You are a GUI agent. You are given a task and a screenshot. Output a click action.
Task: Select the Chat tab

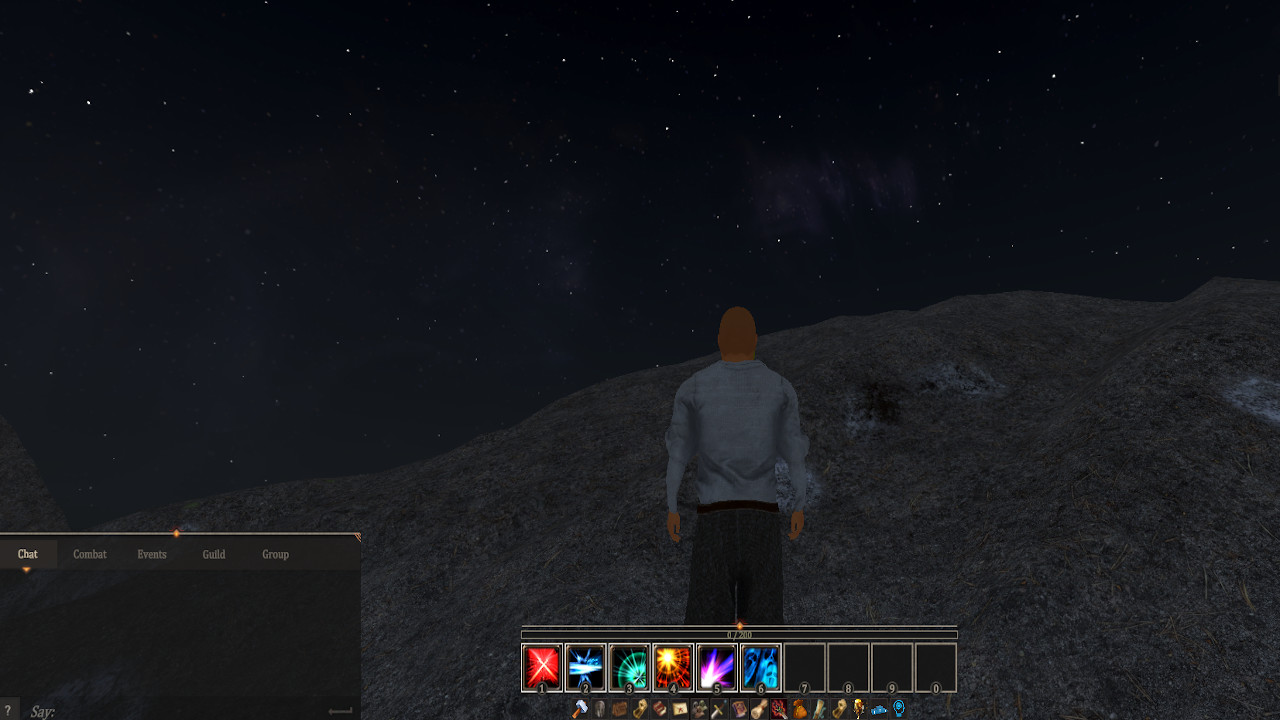[x=28, y=554]
